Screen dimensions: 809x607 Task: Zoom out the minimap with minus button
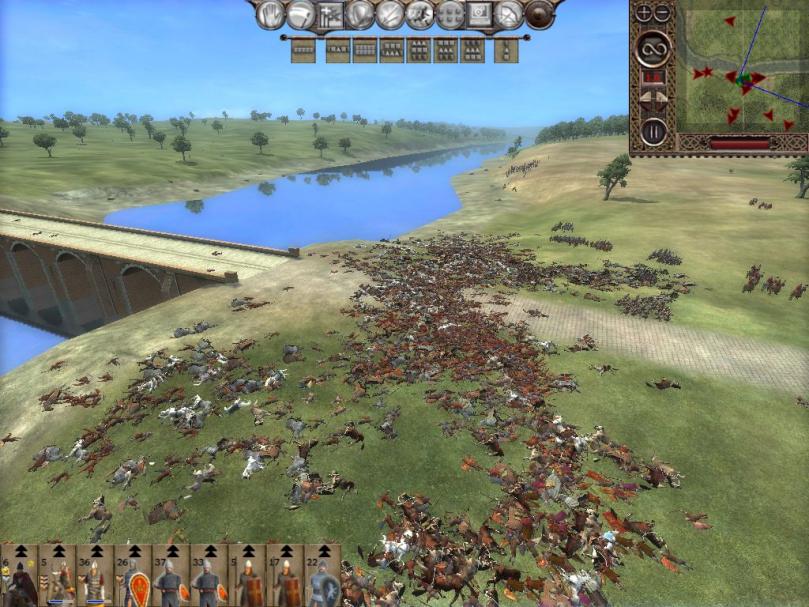coord(662,13)
